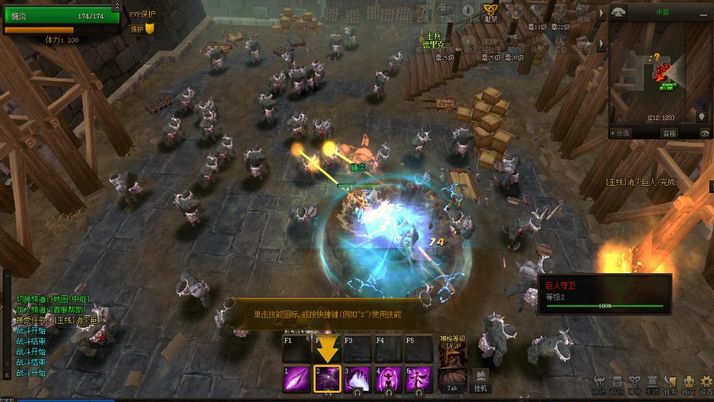Use the highlighted skill in slot 2
The width and height of the screenshot is (714, 402).
click(328, 379)
